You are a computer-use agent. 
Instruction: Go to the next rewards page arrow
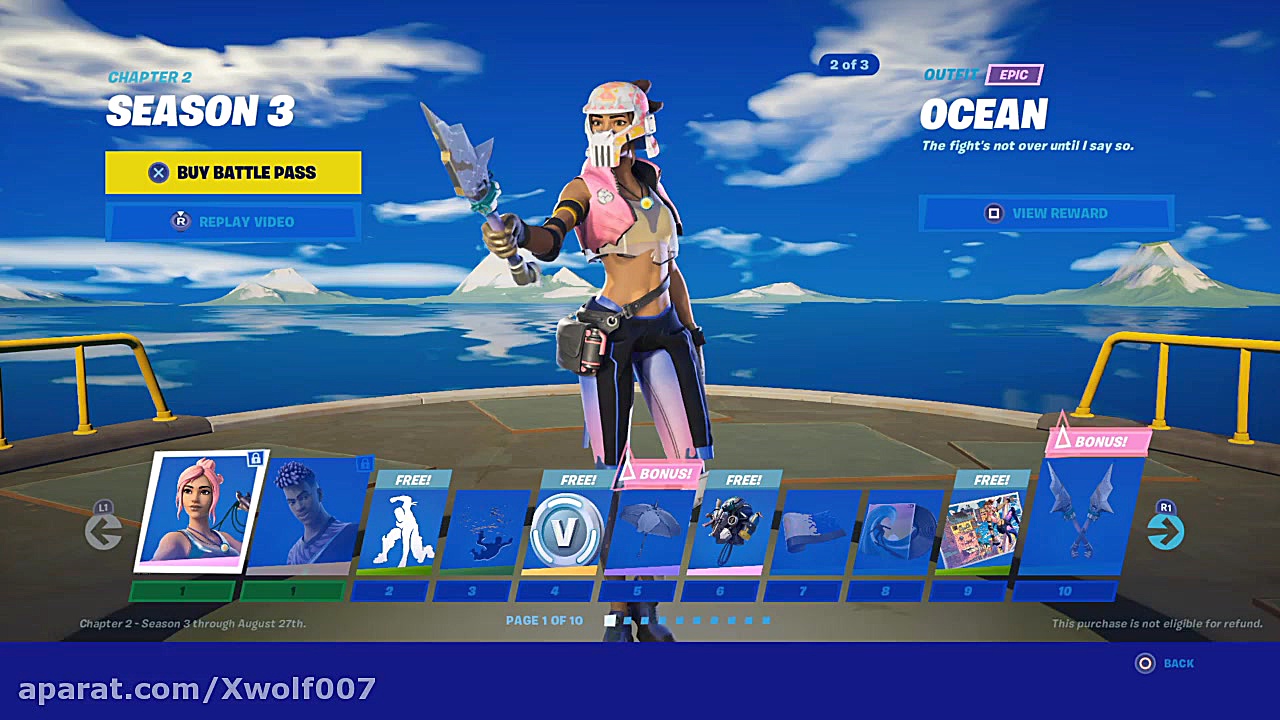[1165, 531]
